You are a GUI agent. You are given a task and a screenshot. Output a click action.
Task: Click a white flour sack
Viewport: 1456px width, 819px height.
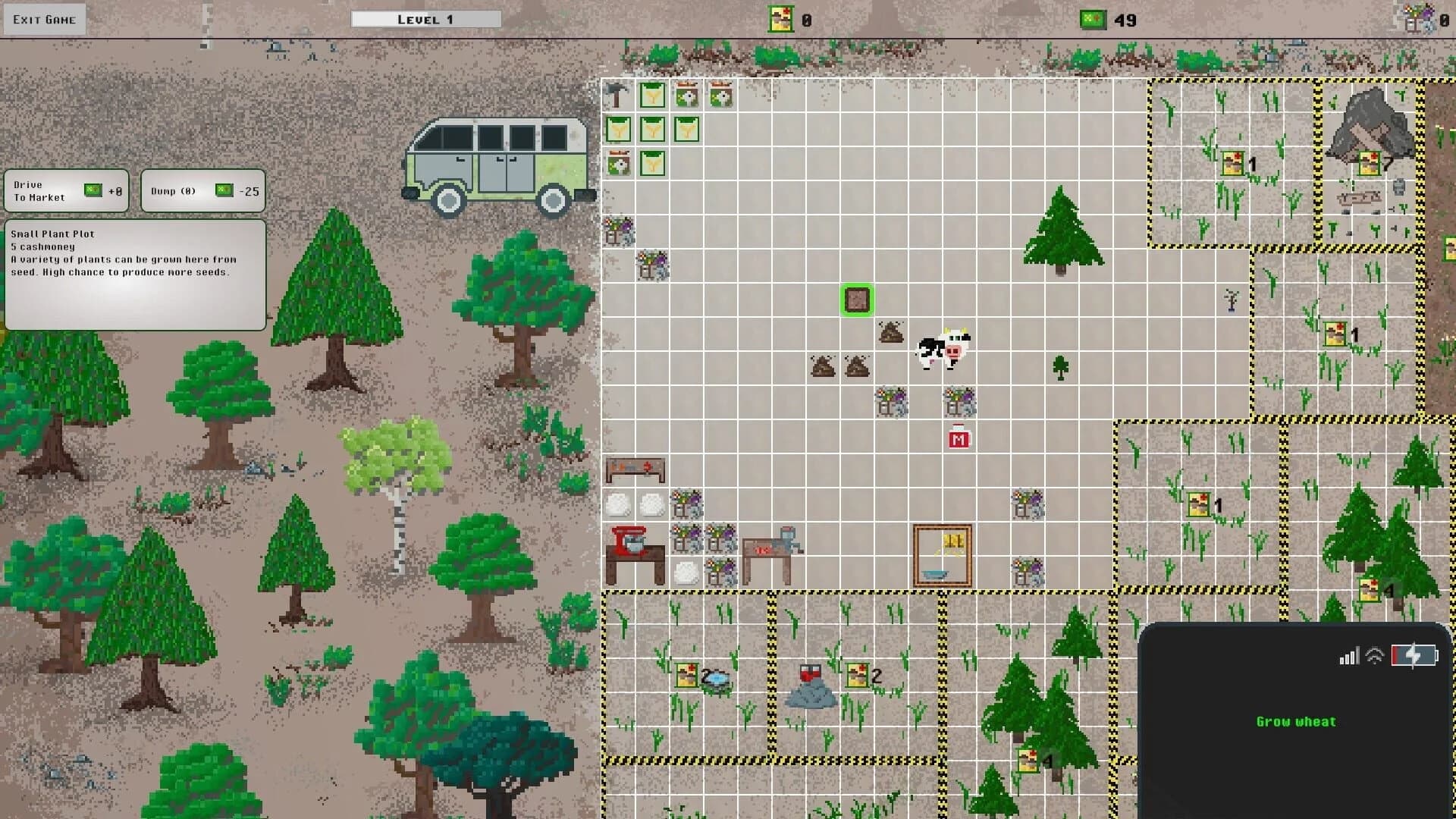click(617, 504)
